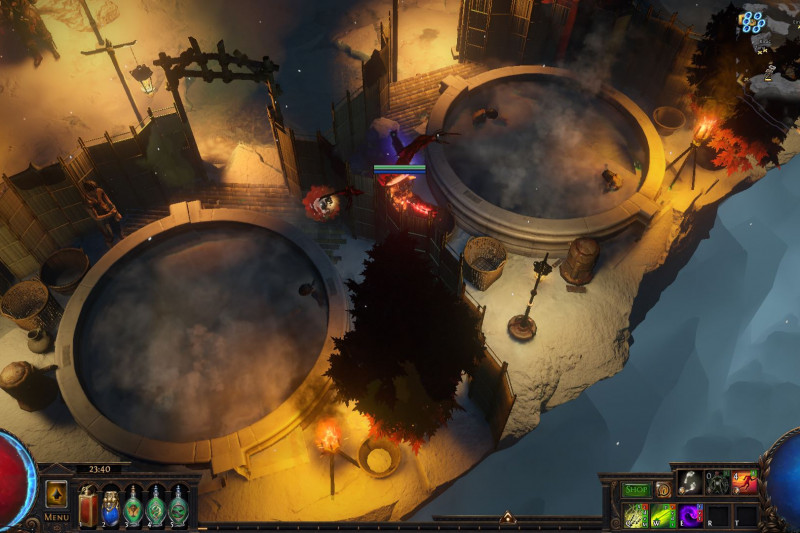
Task: Open the Menu button
Action: click(56, 517)
